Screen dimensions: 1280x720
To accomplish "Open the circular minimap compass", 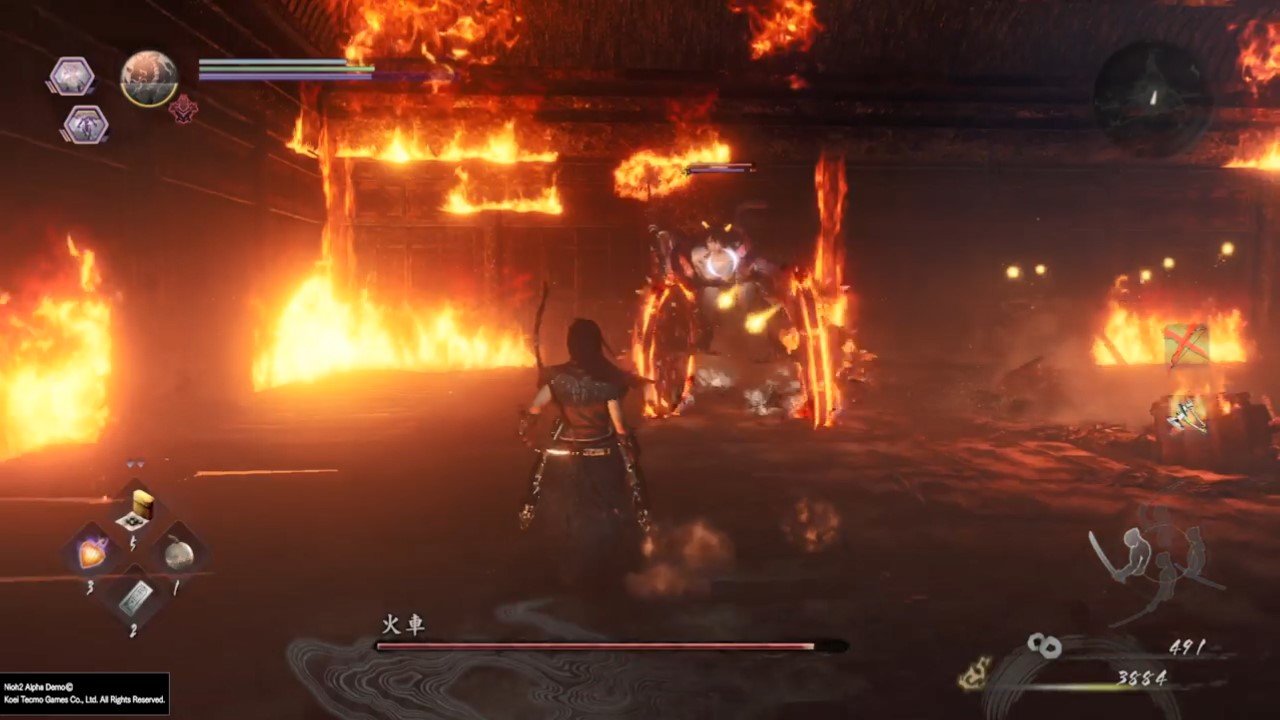I will coord(1152,96).
